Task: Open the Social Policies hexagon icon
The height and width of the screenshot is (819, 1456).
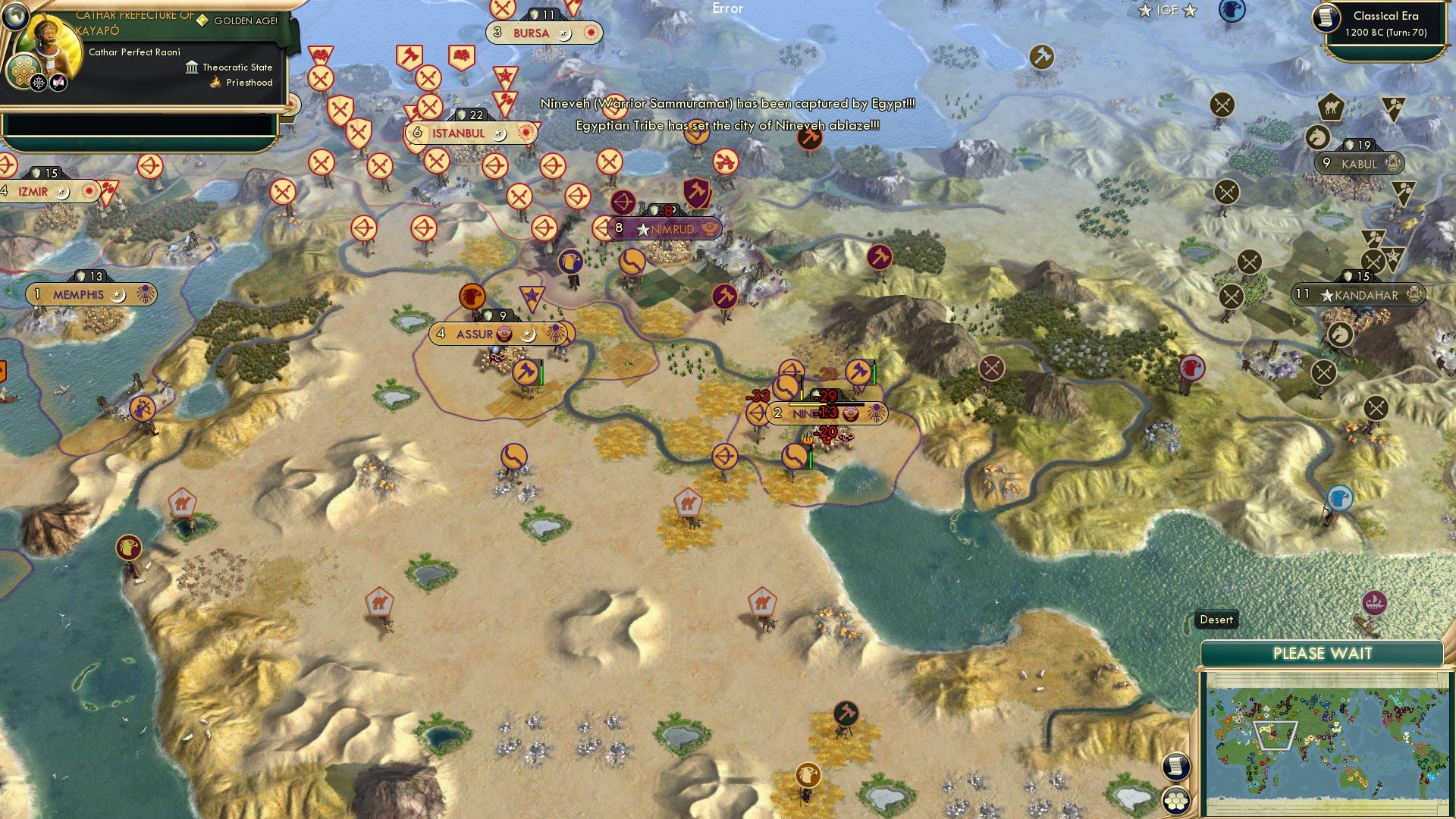Action: tap(23, 72)
